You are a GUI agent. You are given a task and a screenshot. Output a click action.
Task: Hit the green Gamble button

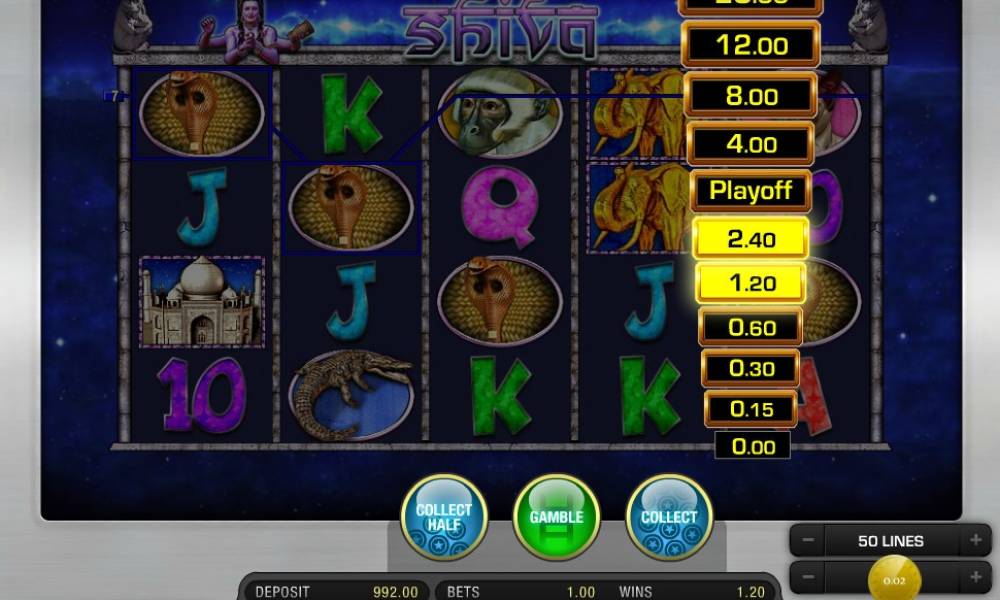[x=556, y=517]
